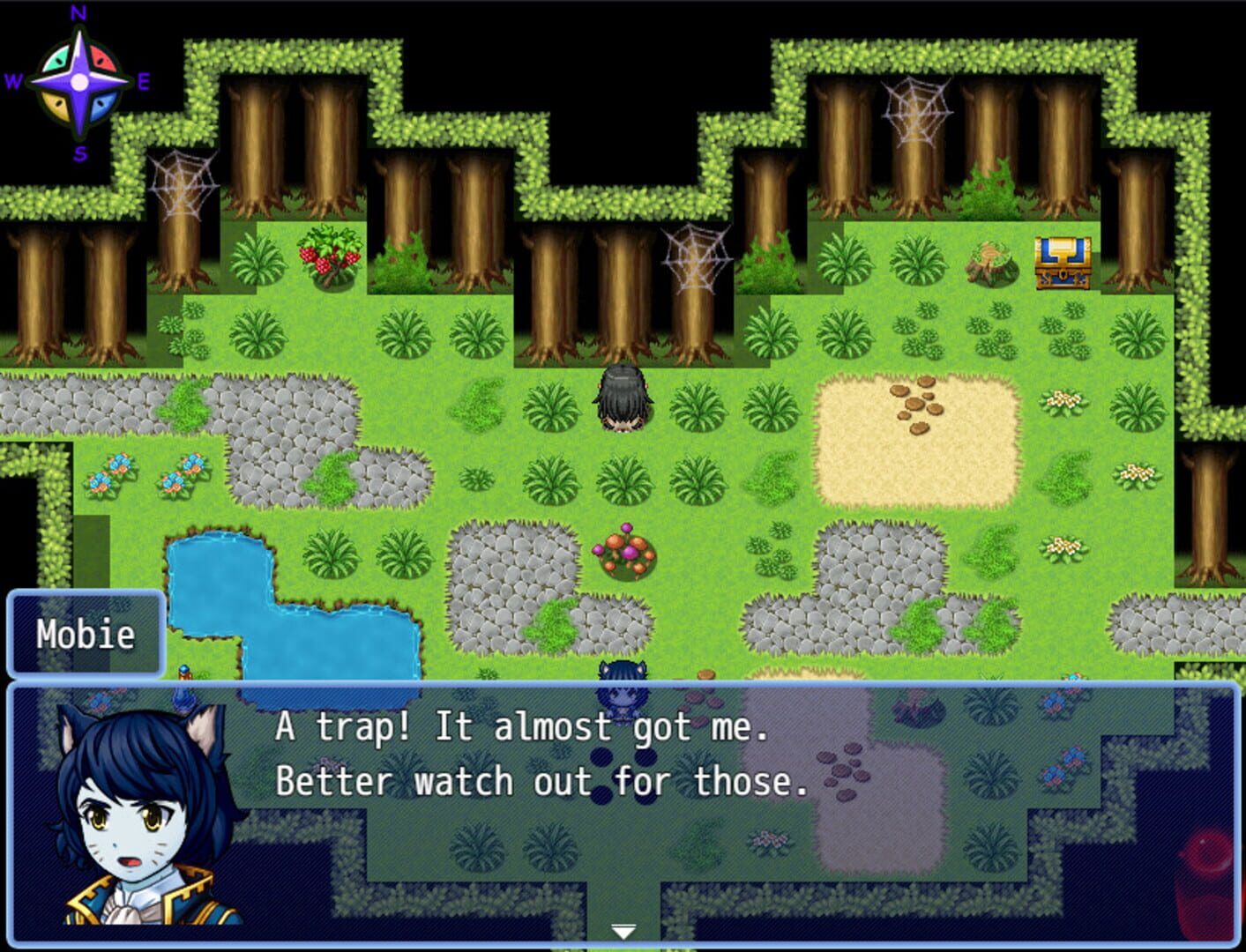Select the player character standing on grass
The width and height of the screenshot is (1246, 952).
(x=623, y=397)
